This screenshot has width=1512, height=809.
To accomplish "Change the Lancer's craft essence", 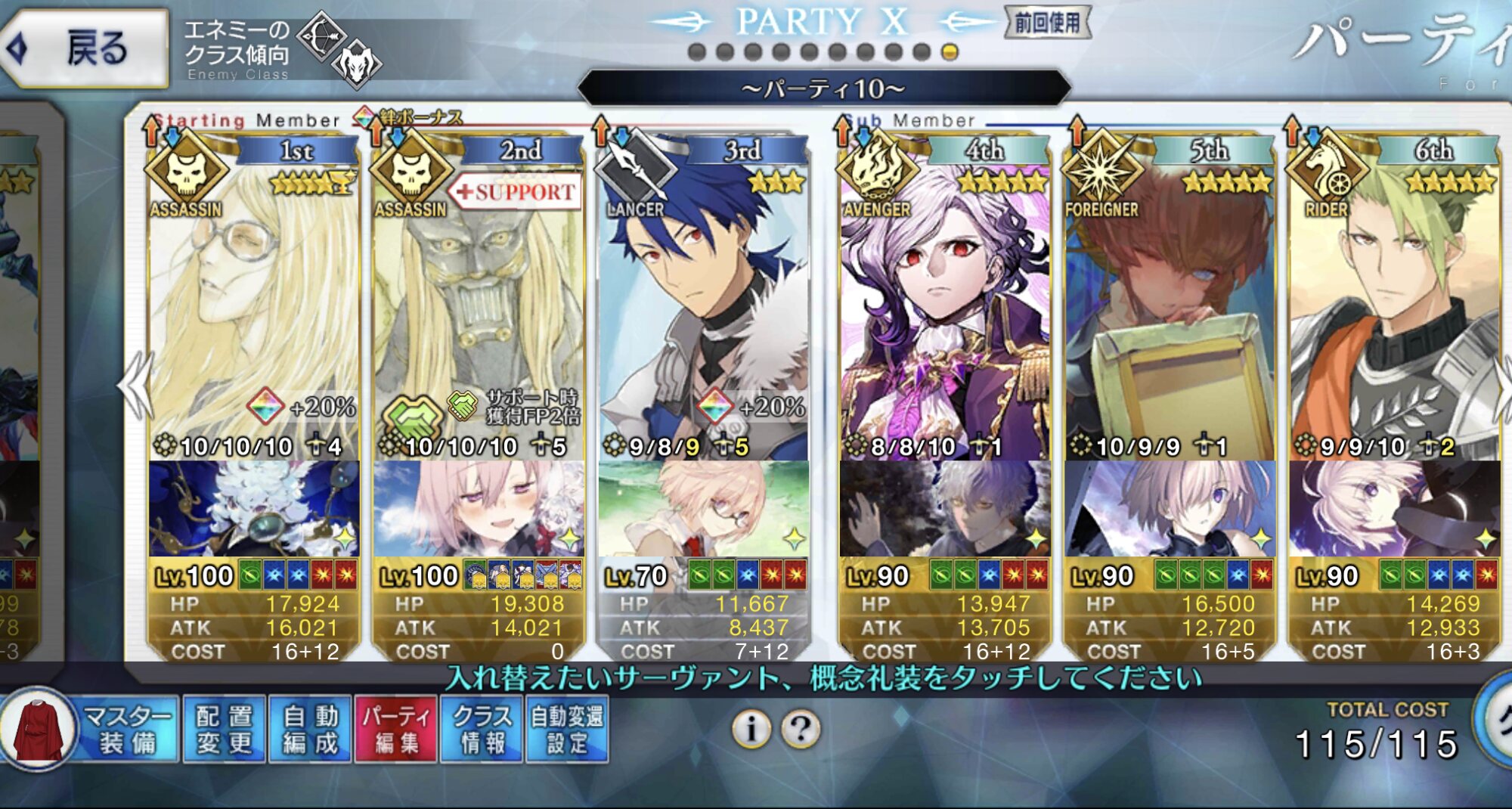I will click(x=703, y=509).
